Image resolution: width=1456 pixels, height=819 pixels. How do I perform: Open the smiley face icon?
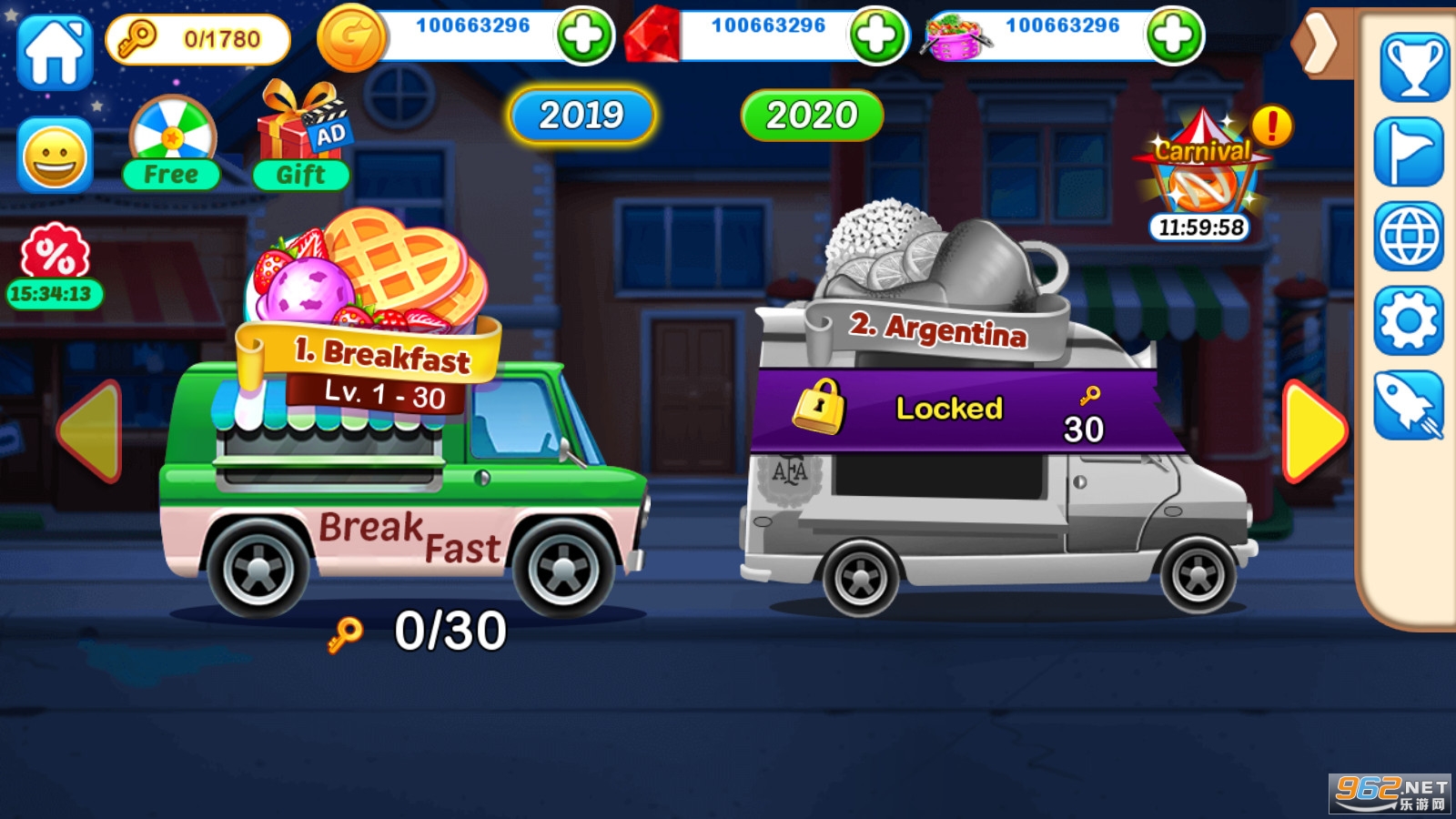click(x=55, y=157)
